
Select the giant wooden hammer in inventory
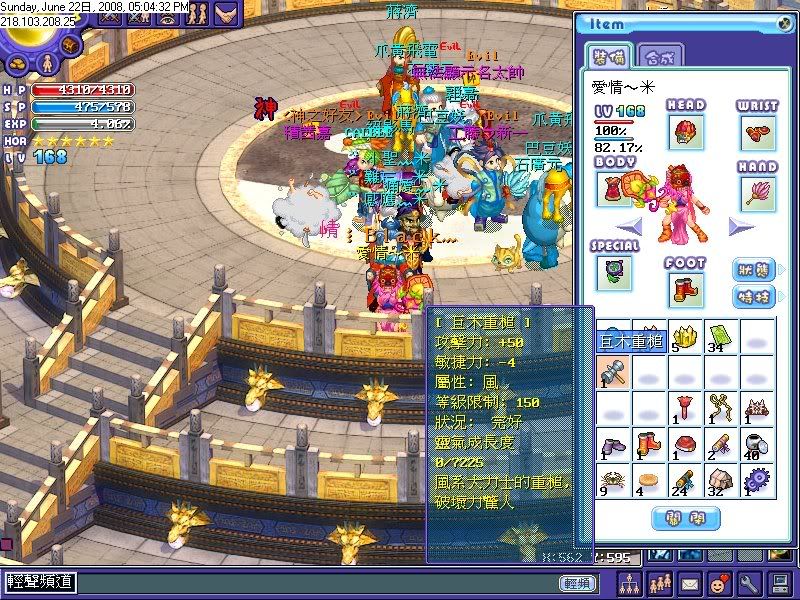(x=612, y=374)
